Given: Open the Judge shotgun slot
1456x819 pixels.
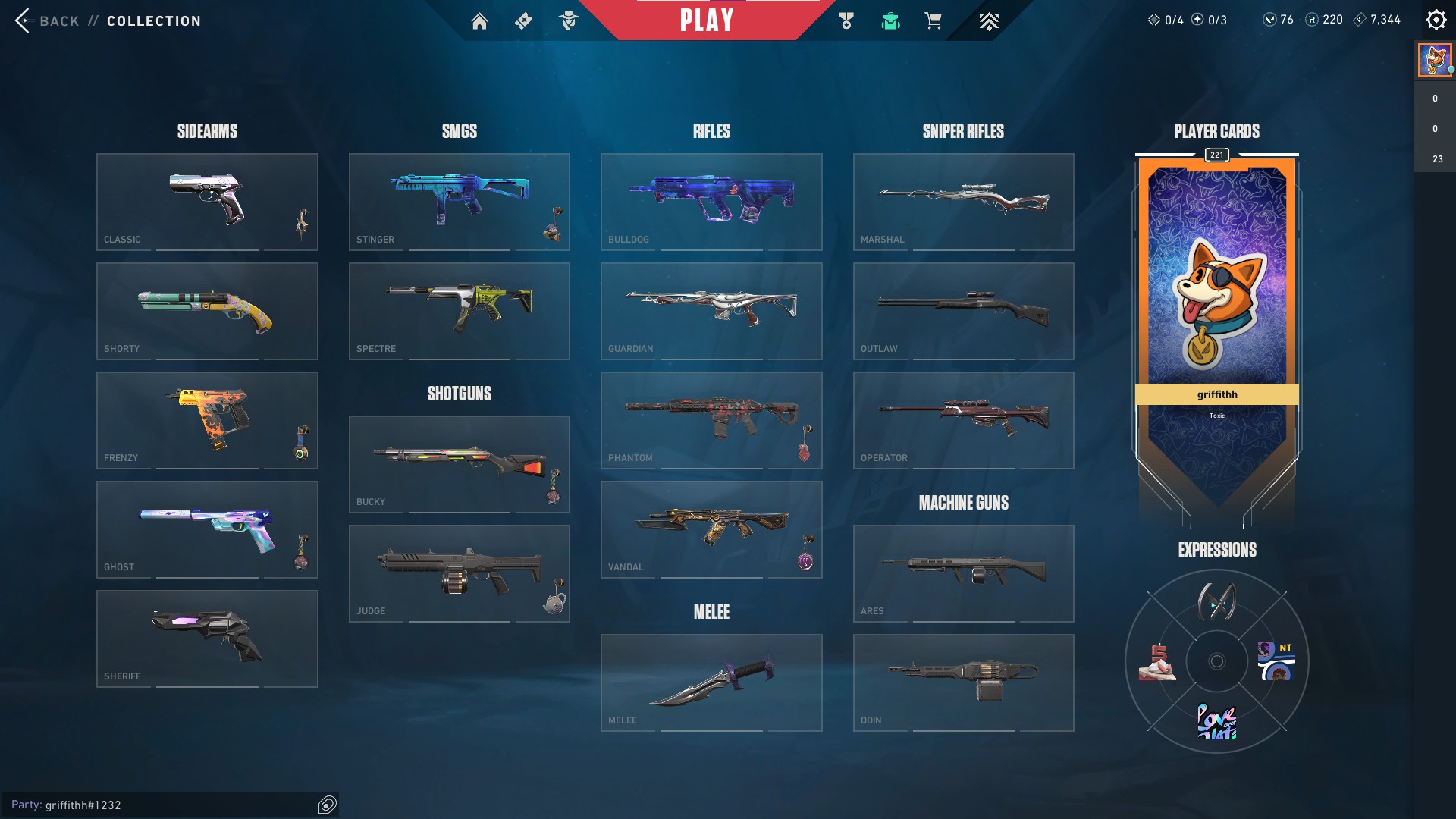Looking at the screenshot, I should [459, 573].
